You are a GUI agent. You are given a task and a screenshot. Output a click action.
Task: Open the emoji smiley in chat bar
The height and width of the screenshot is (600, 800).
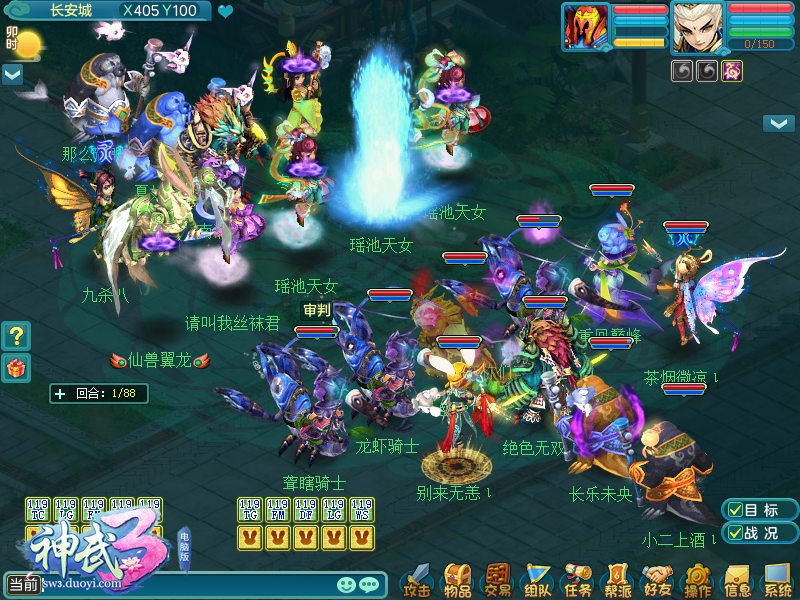tap(346, 584)
